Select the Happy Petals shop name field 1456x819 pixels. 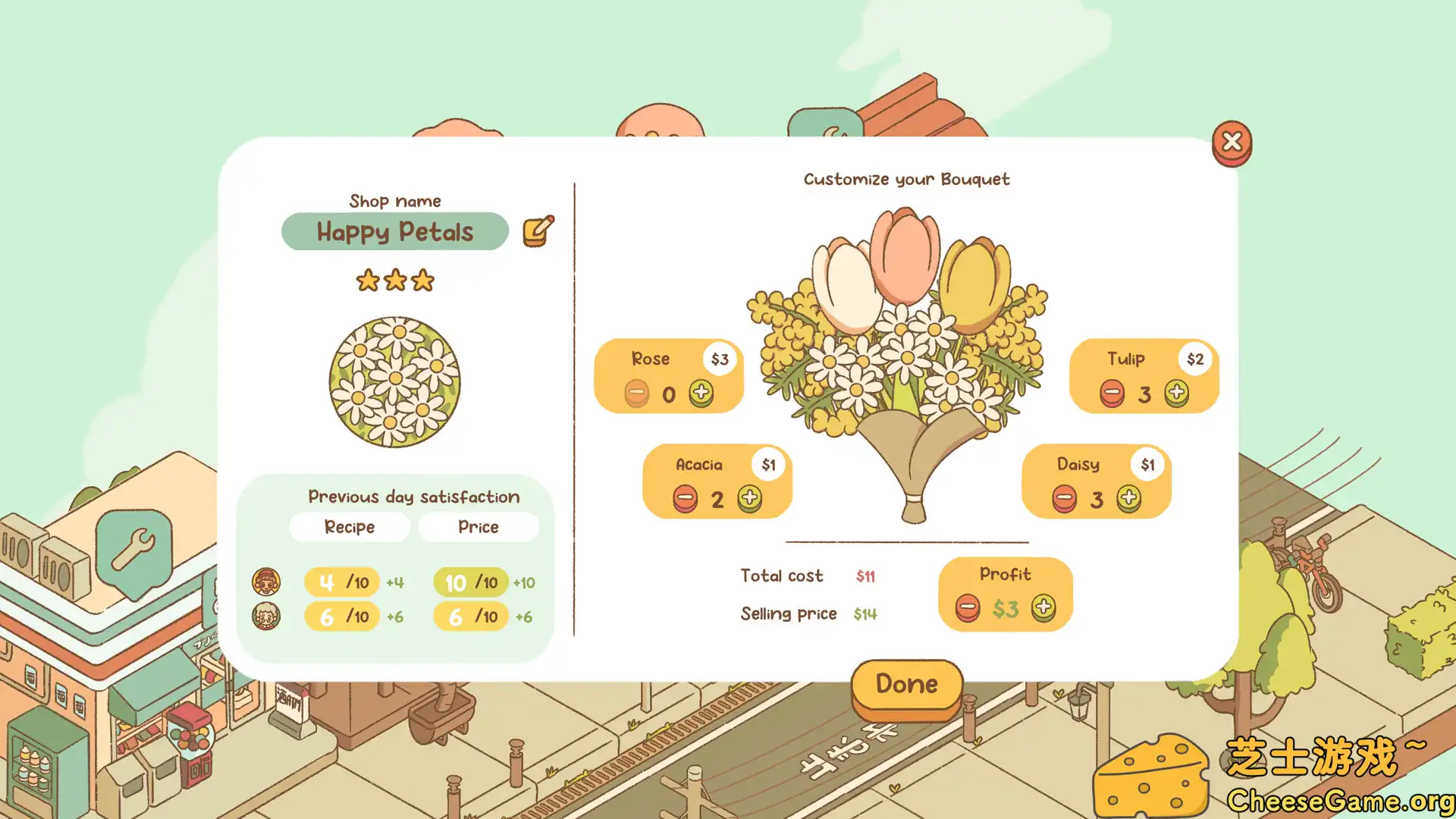(394, 231)
